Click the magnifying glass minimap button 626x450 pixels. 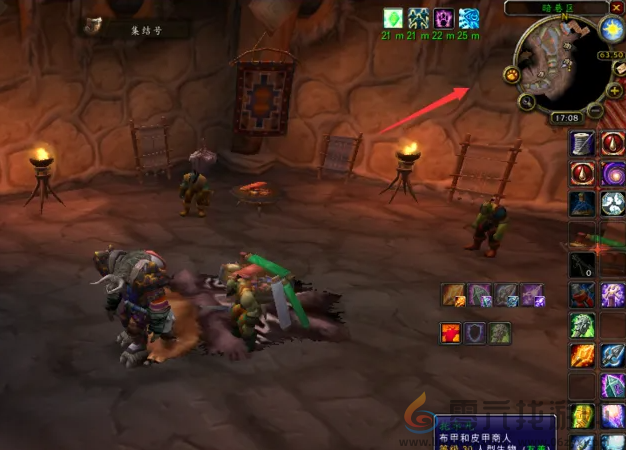click(x=526, y=101)
